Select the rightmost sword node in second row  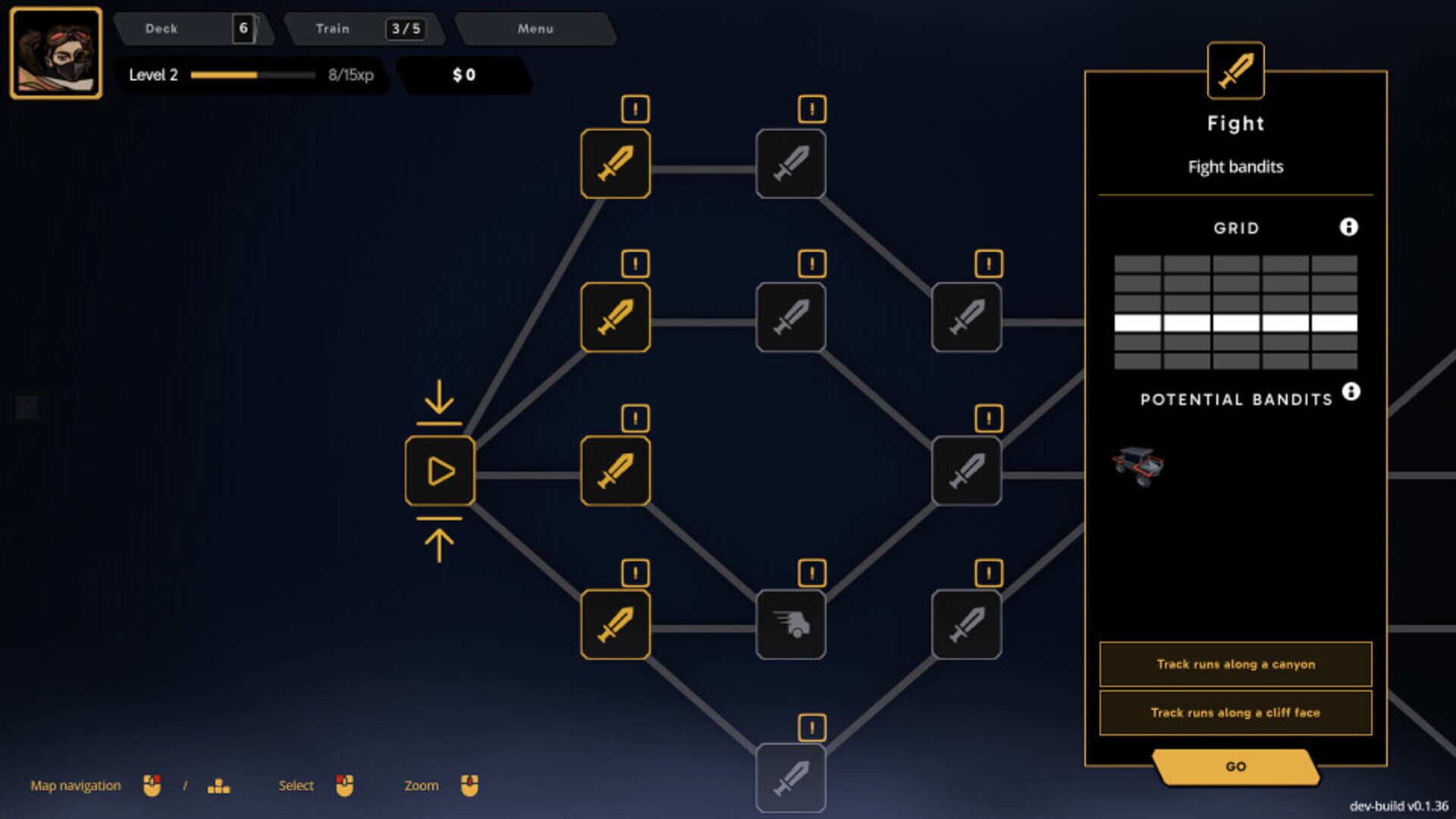pyautogui.click(x=967, y=317)
